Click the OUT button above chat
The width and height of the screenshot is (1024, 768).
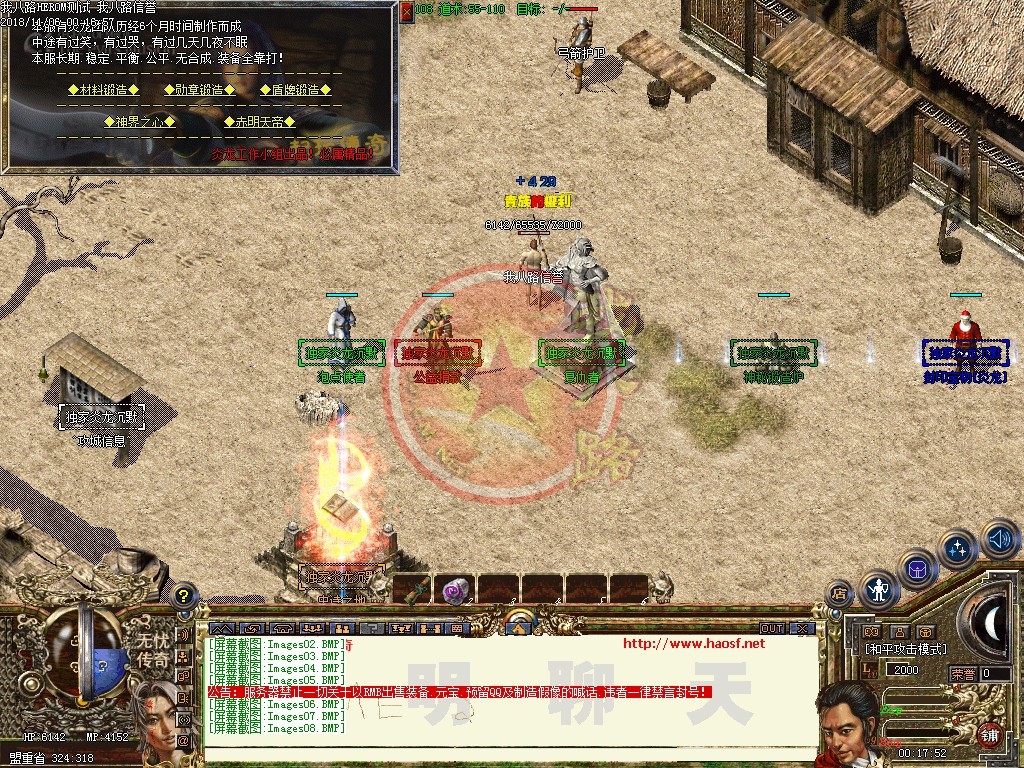pyautogui.click(x=772, y=628)
